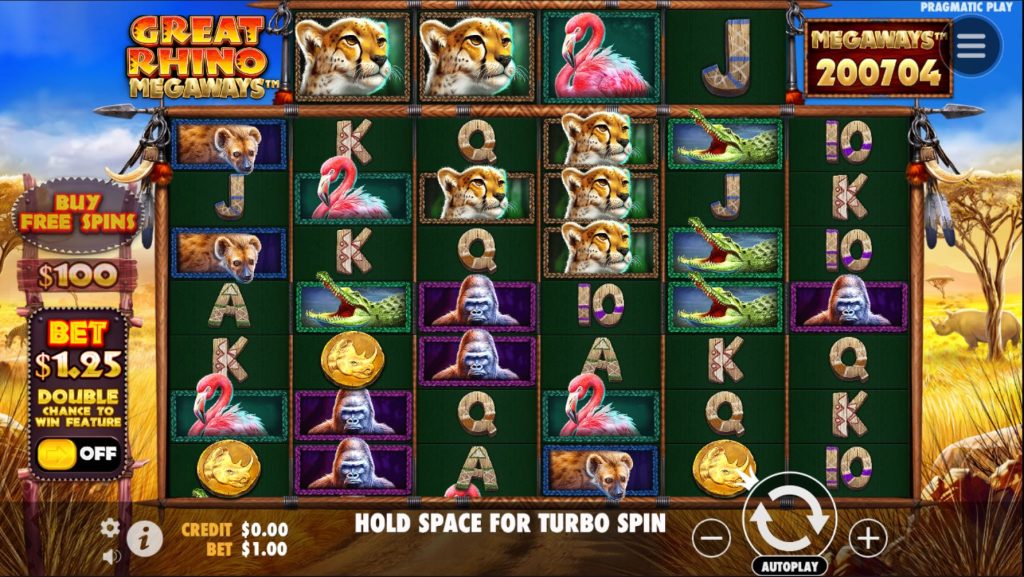Open the Autoplay options

tap(789, 566)
